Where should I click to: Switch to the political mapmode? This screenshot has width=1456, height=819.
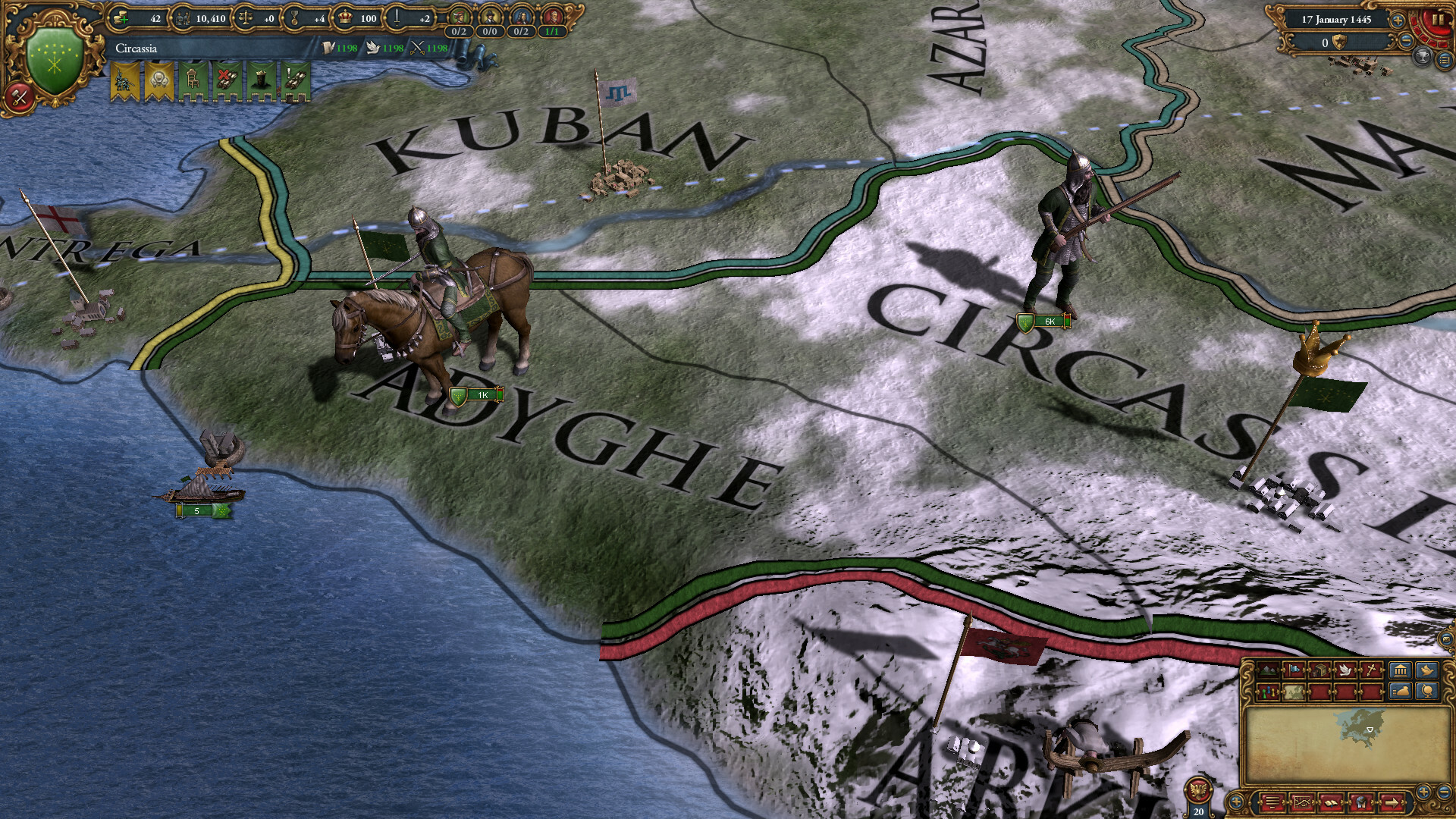pyautogui.click(x=1293, y=670)
